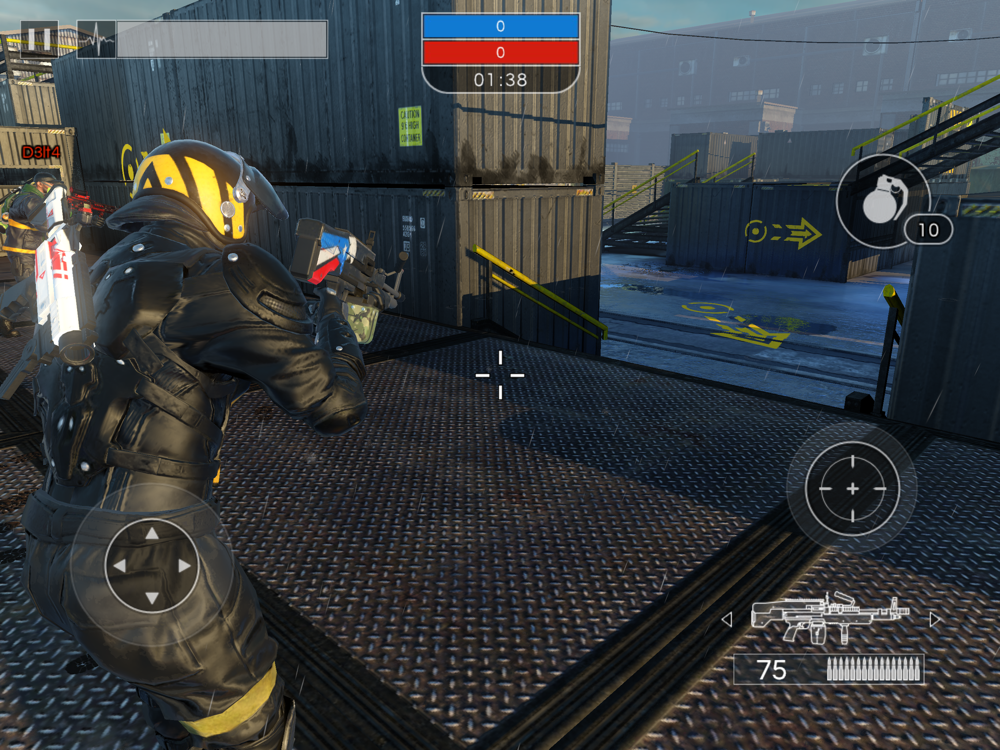Select the machine gun weapon icon
The image size is (1000, 750).
pyautogui.click(x=830, y=618)
